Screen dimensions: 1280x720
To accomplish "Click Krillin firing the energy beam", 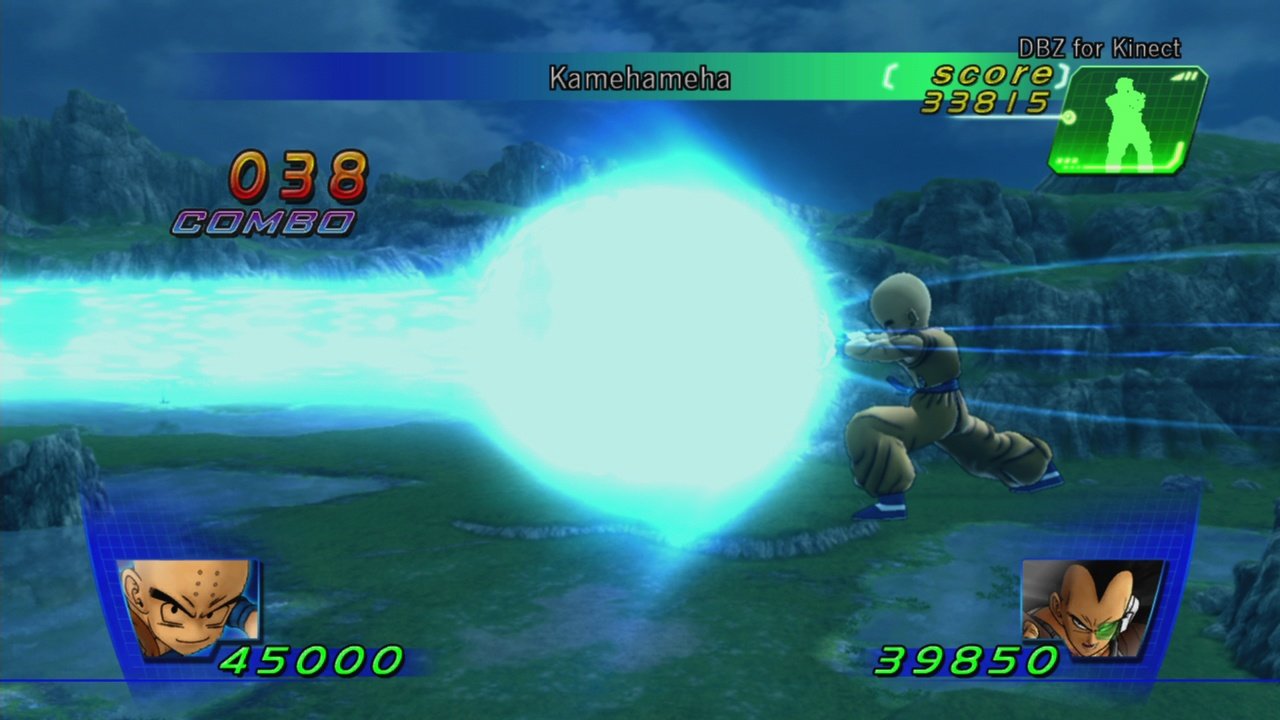I will pyautogui.click(x=920, y=400).
